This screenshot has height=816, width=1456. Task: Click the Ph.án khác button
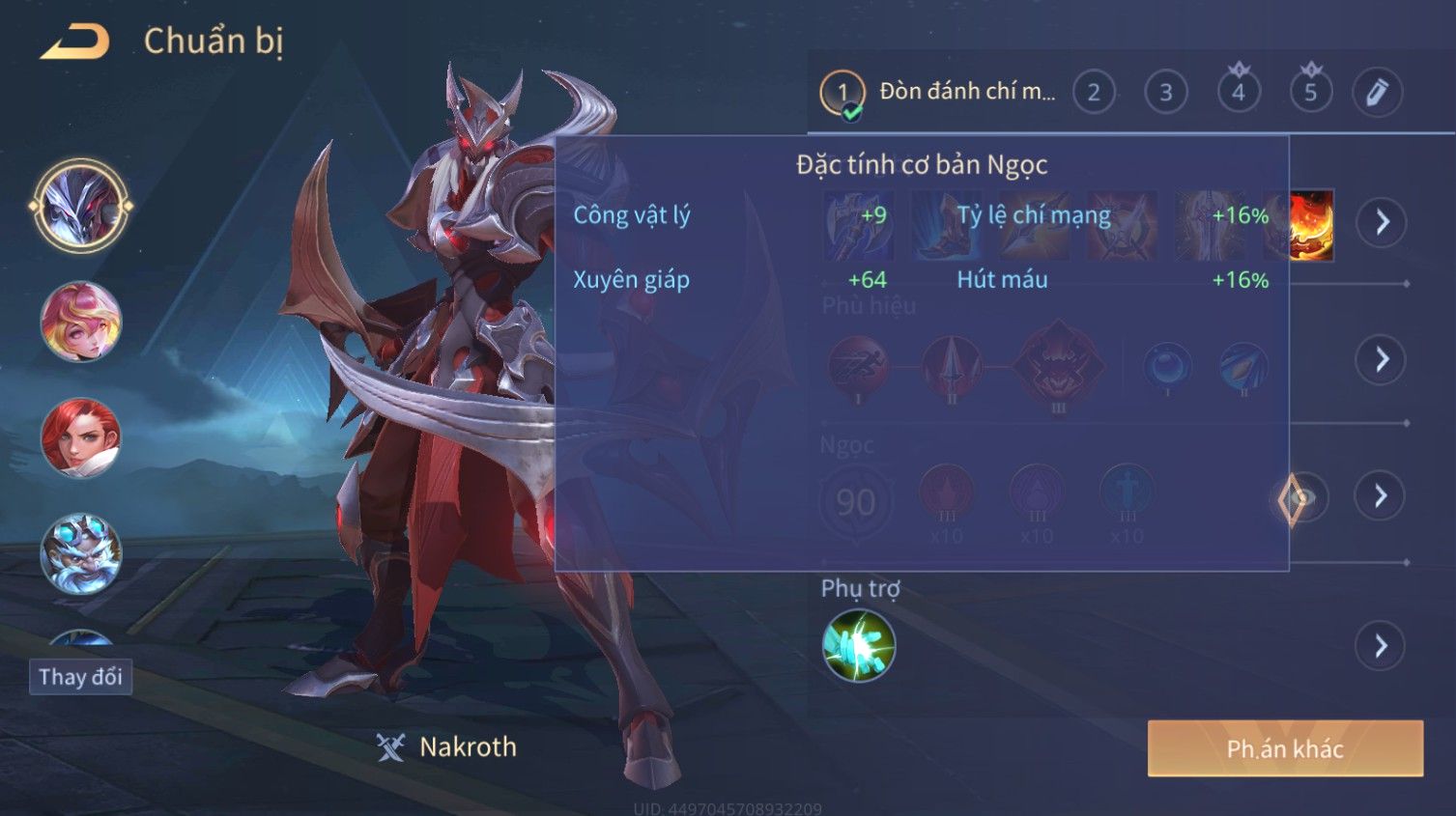click(1285, 748)
